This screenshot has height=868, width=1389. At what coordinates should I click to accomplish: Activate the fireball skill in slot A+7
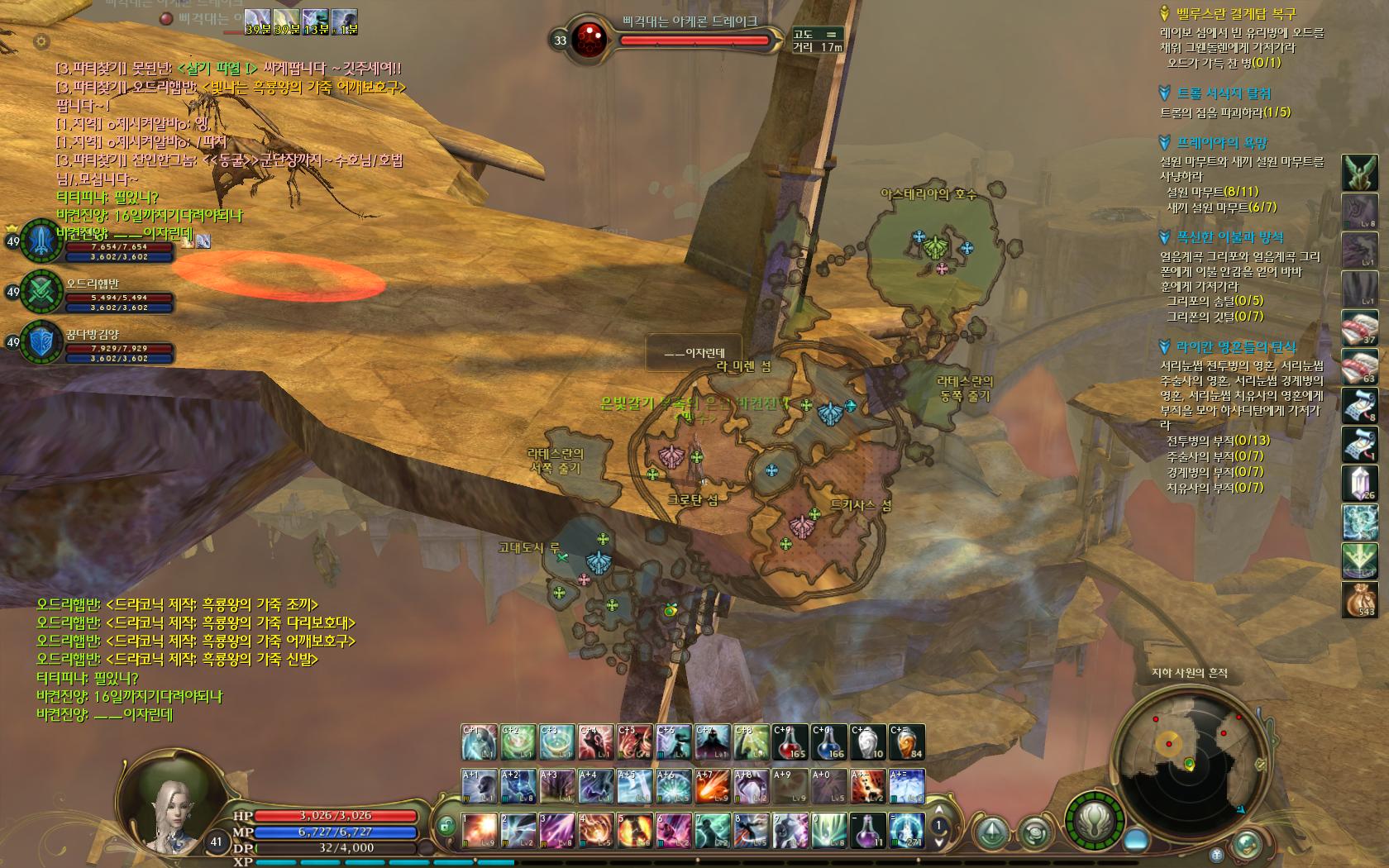713,786
